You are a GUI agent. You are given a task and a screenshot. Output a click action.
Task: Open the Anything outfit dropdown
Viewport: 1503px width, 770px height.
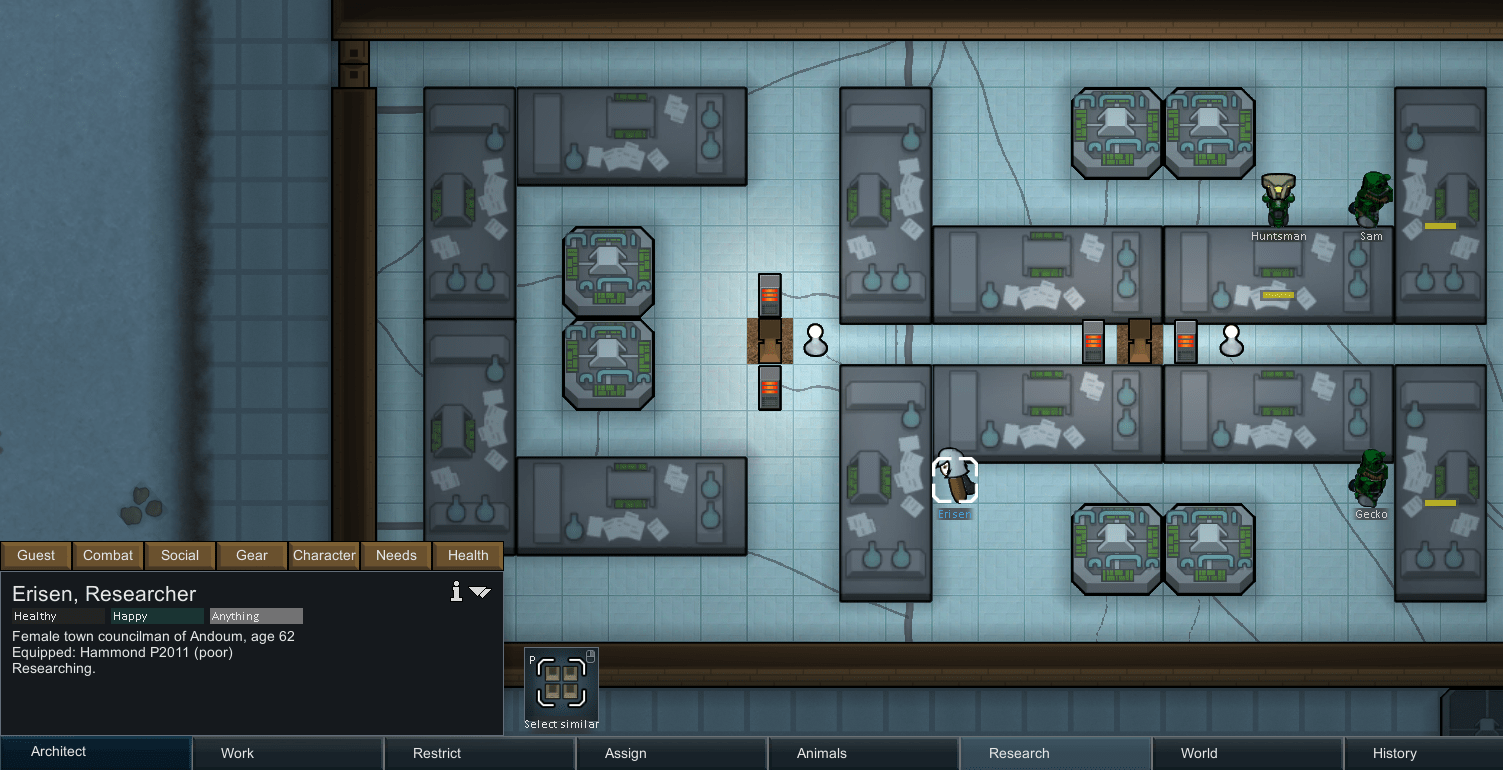coord(255,616)
